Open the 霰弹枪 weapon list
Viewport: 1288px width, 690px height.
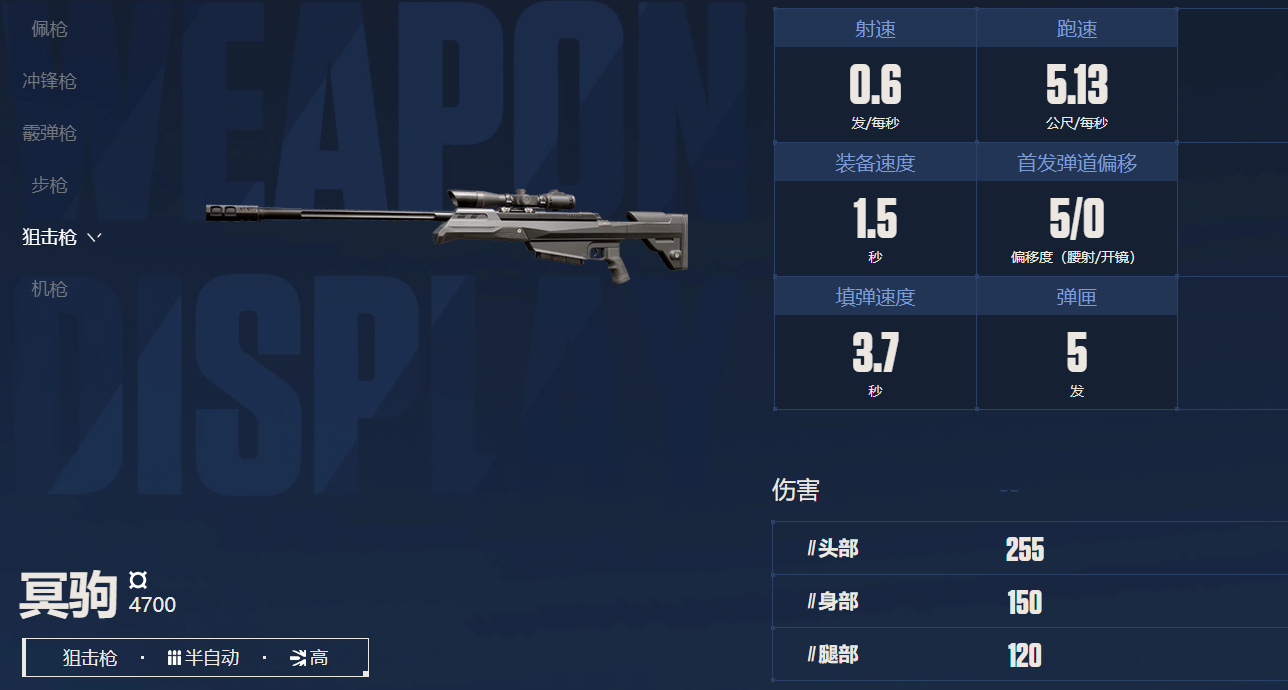[x=49, y=133]
